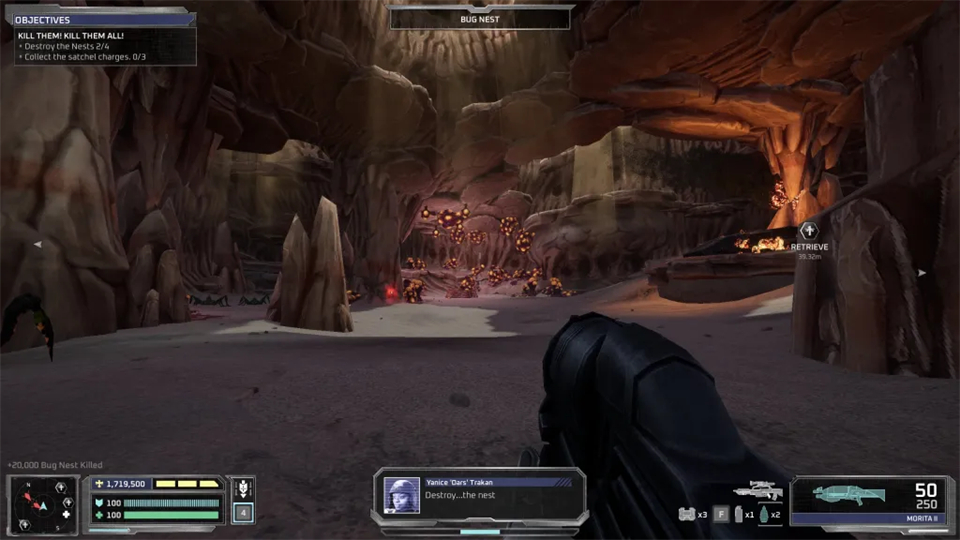Click the minimap radar
The width and height of the screenshot is (960, 540).
click(x=43, y=502)
